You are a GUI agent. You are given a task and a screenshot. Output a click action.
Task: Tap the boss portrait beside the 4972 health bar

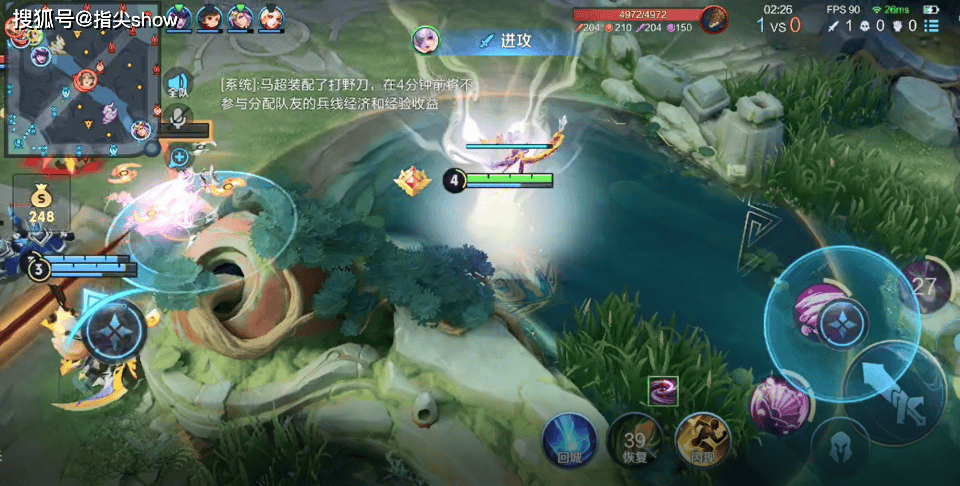pos(713,18)
